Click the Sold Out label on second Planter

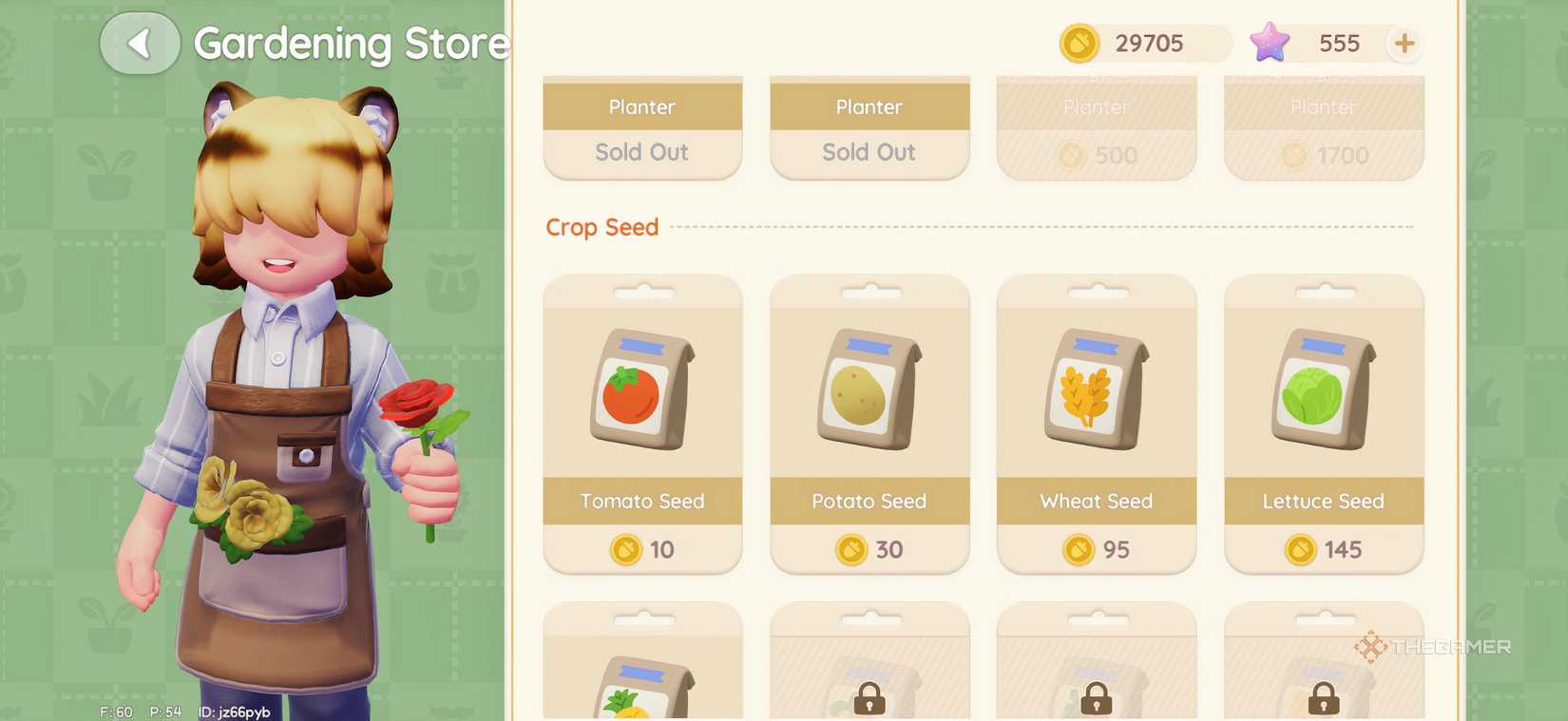coord(868,152)
